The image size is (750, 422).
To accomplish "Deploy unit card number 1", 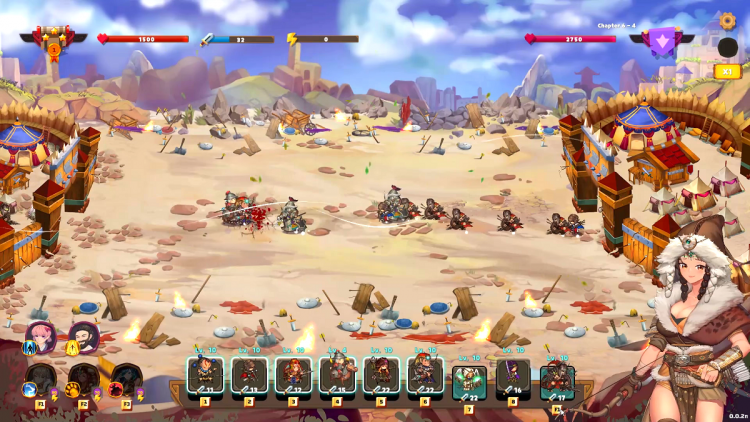I will (x=205, y=376).
